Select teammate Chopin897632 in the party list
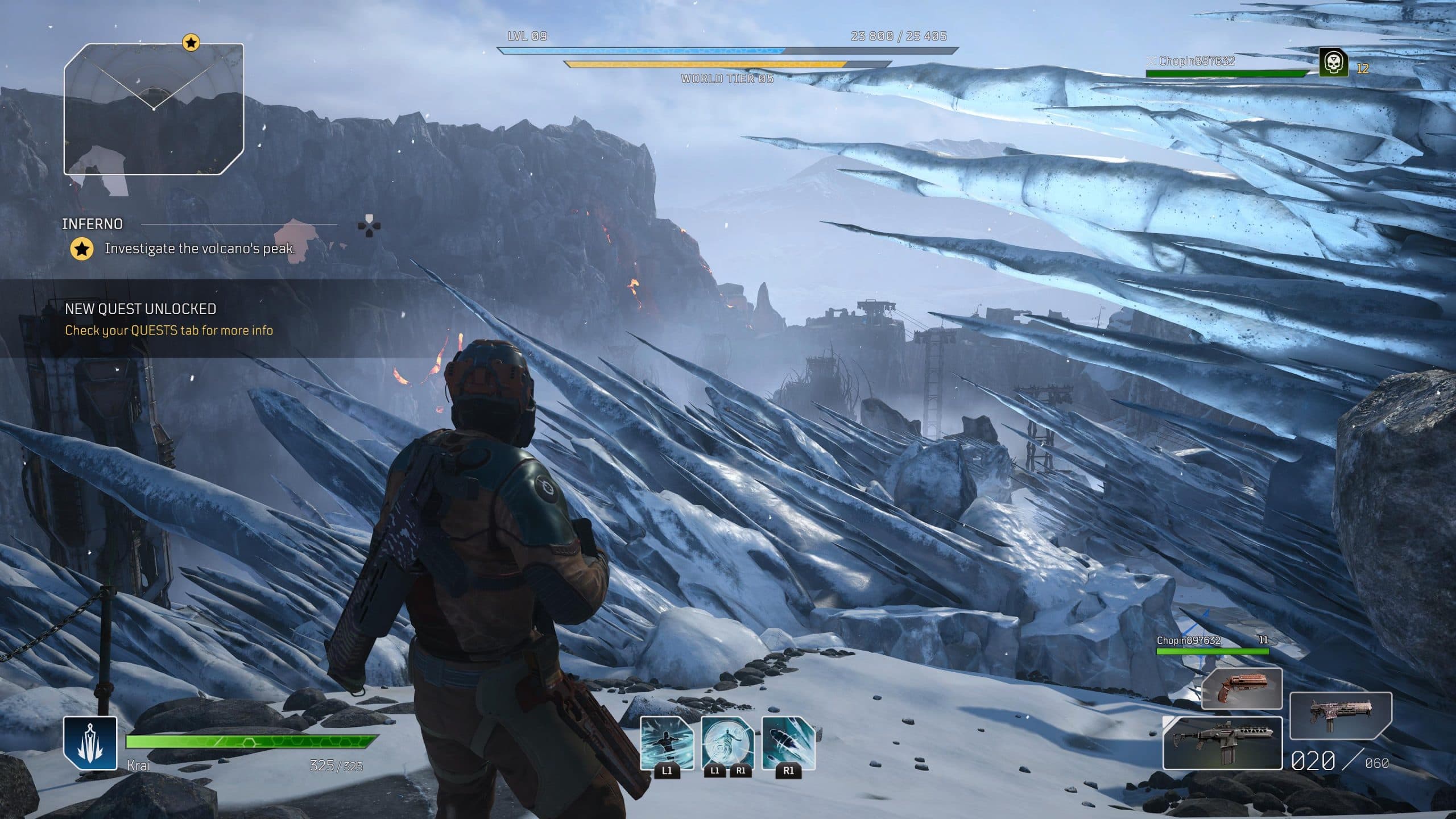 point(1197,61)
